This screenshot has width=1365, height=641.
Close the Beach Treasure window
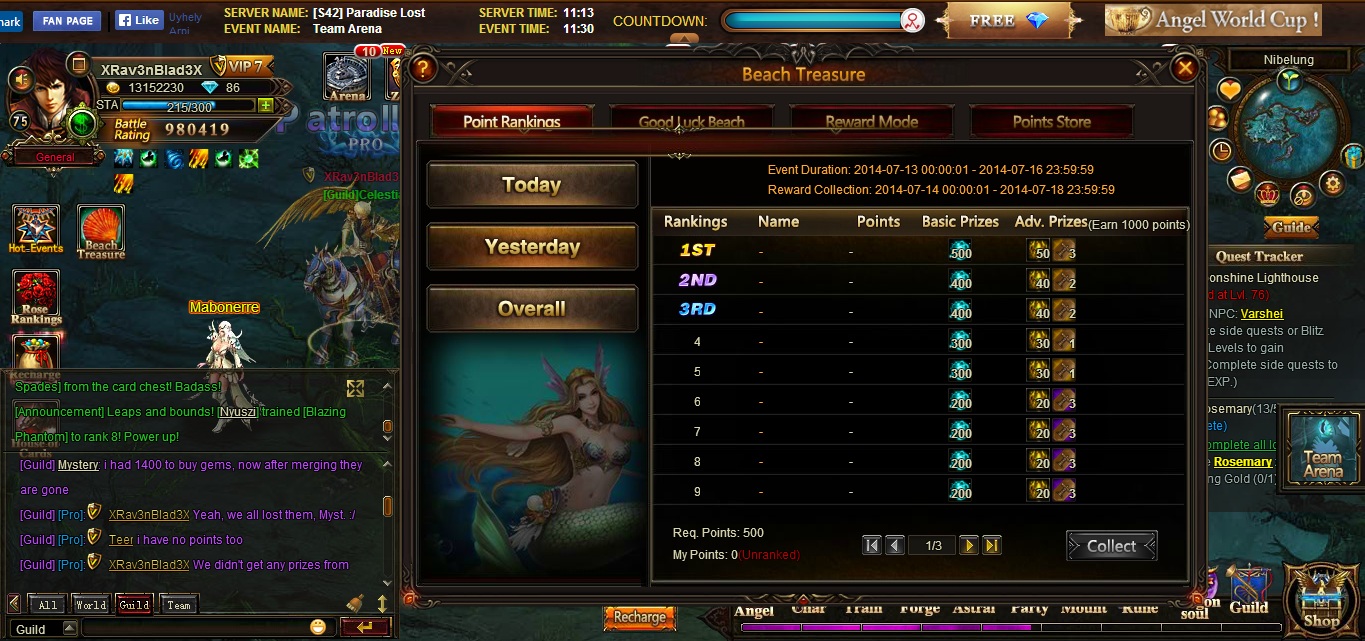pyautogui.click(x=1185, y=68)
